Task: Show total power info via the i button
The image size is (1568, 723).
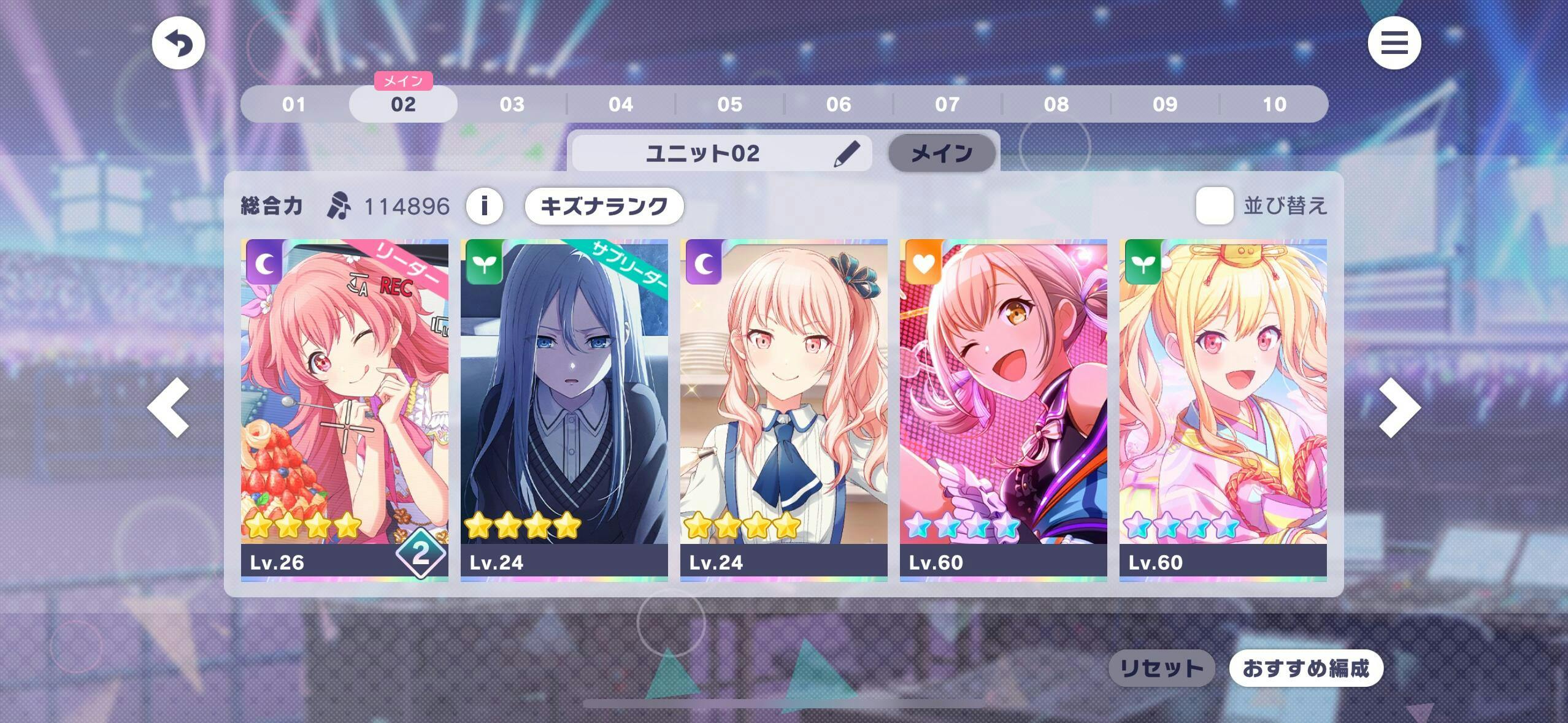Action: [x=484, y=205]
